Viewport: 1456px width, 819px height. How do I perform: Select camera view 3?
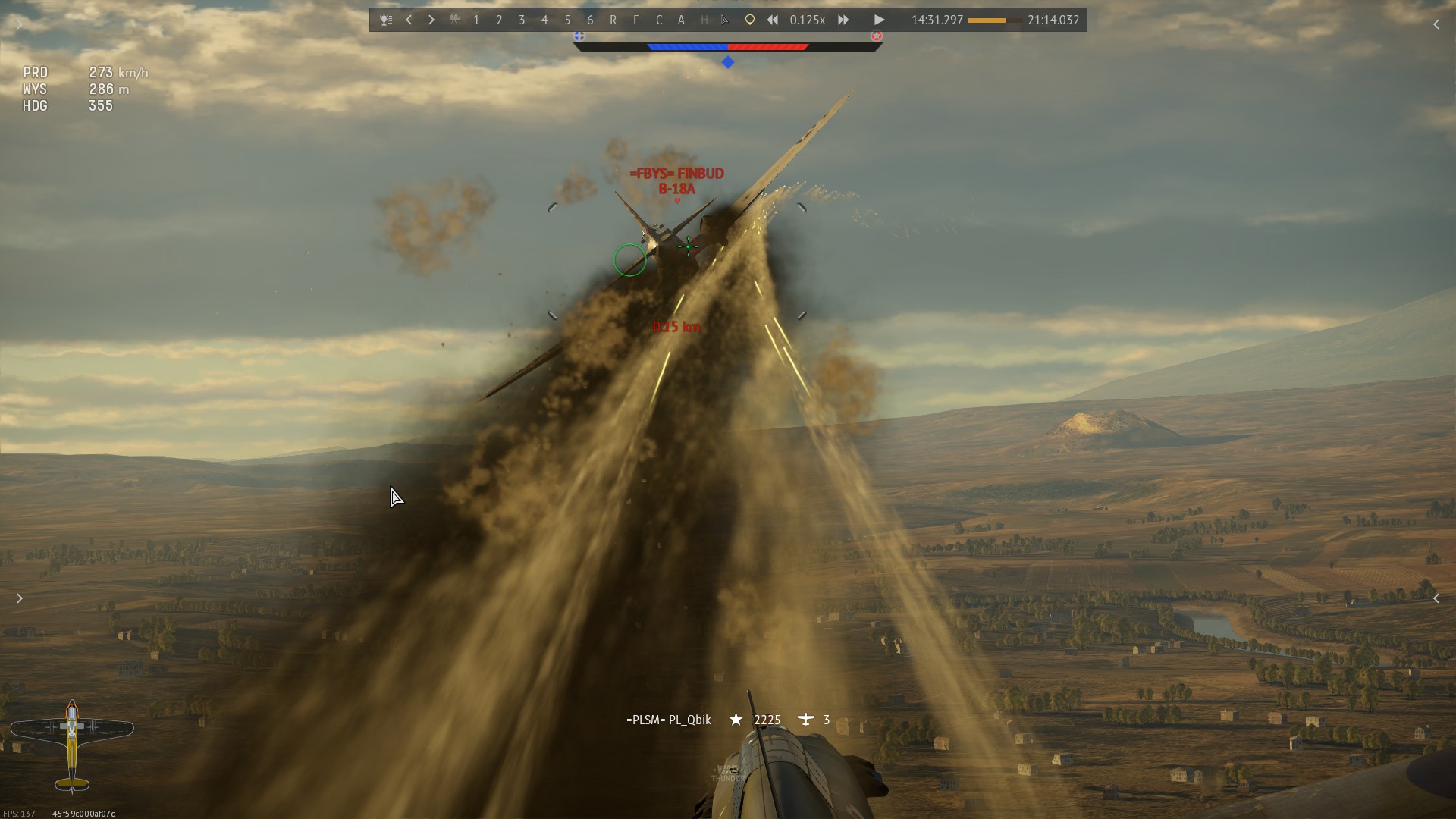point(522,20)
